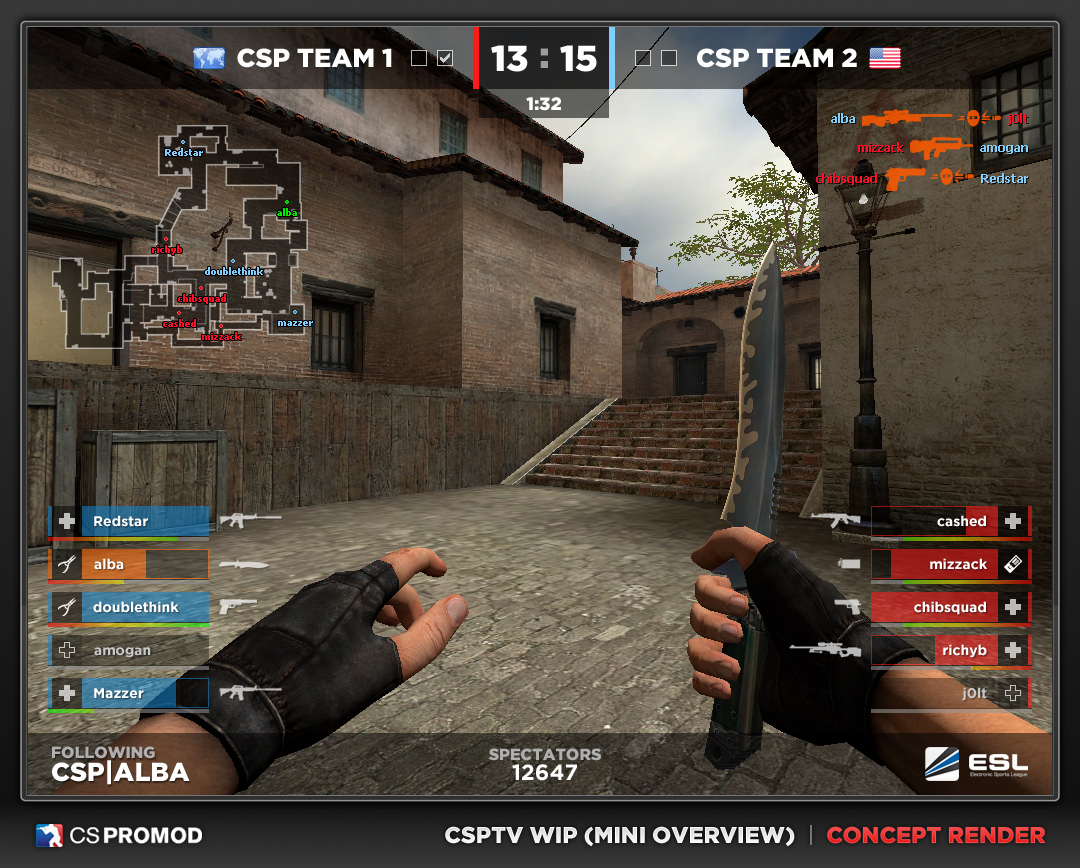This screenshot has height=868, width=1080.
Task: Click the ESL logo
Action: click(x=976, y=764)
